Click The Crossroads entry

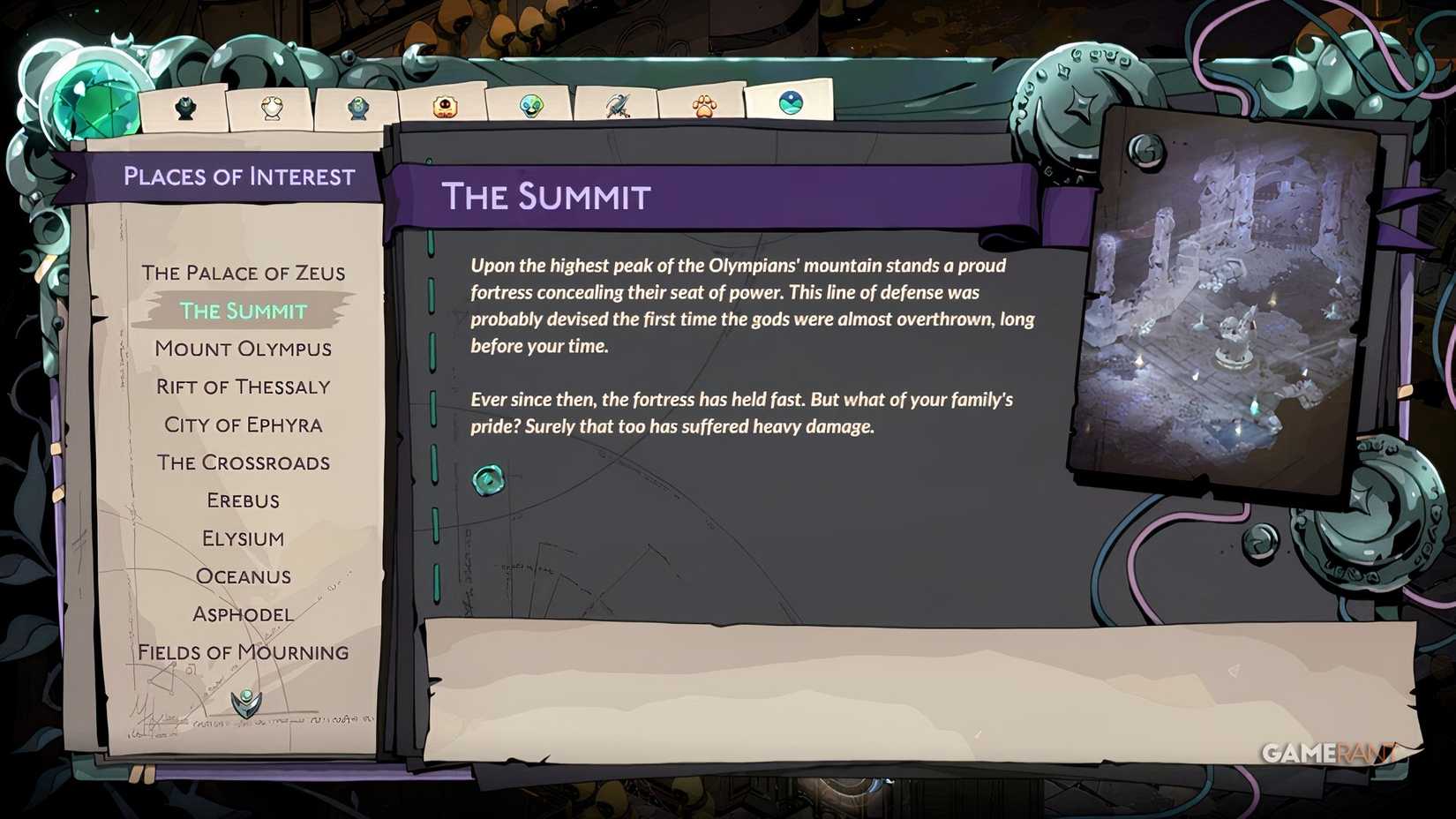244,462
